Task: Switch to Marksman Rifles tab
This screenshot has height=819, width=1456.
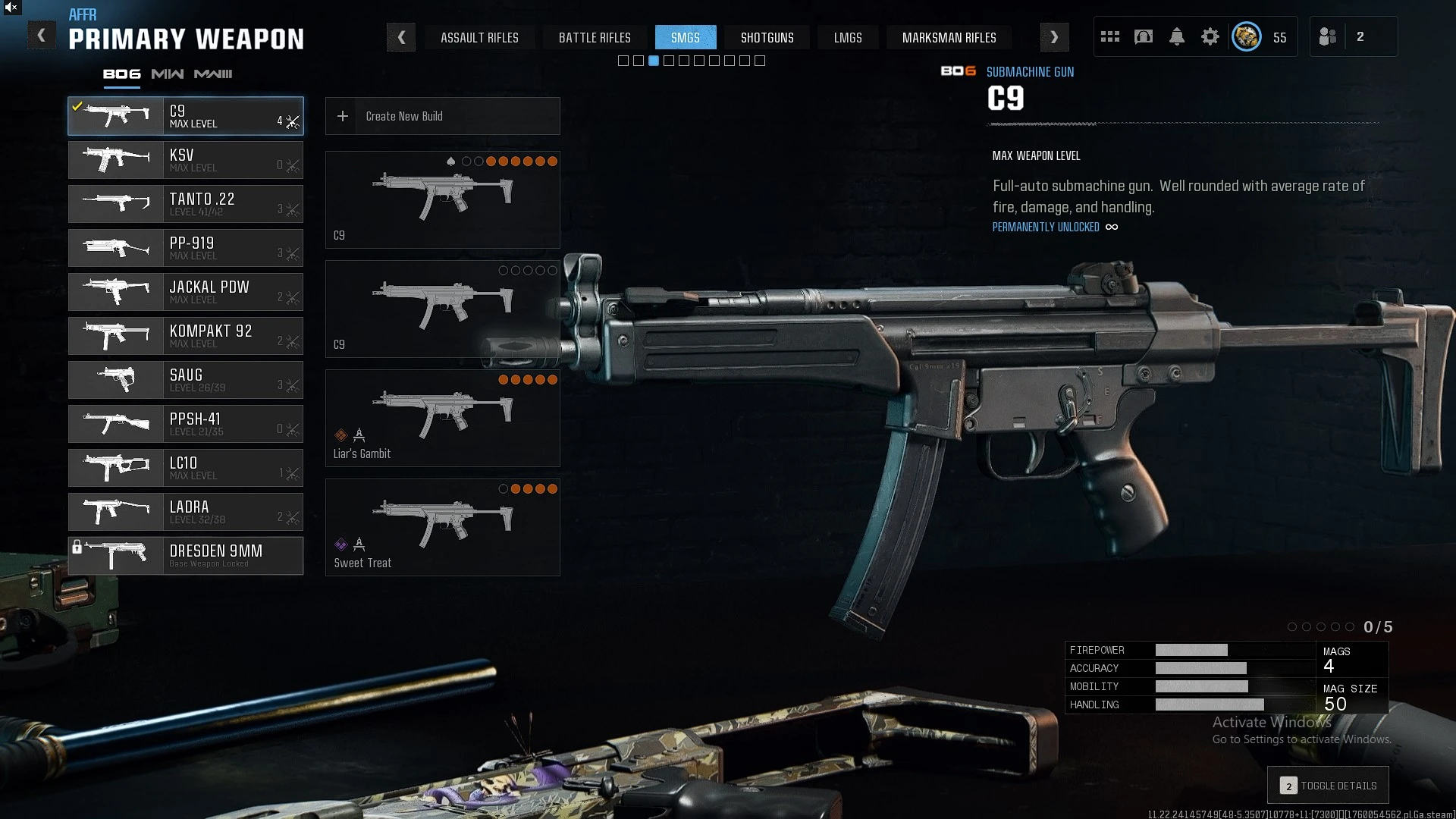Action: pos(949,38)
